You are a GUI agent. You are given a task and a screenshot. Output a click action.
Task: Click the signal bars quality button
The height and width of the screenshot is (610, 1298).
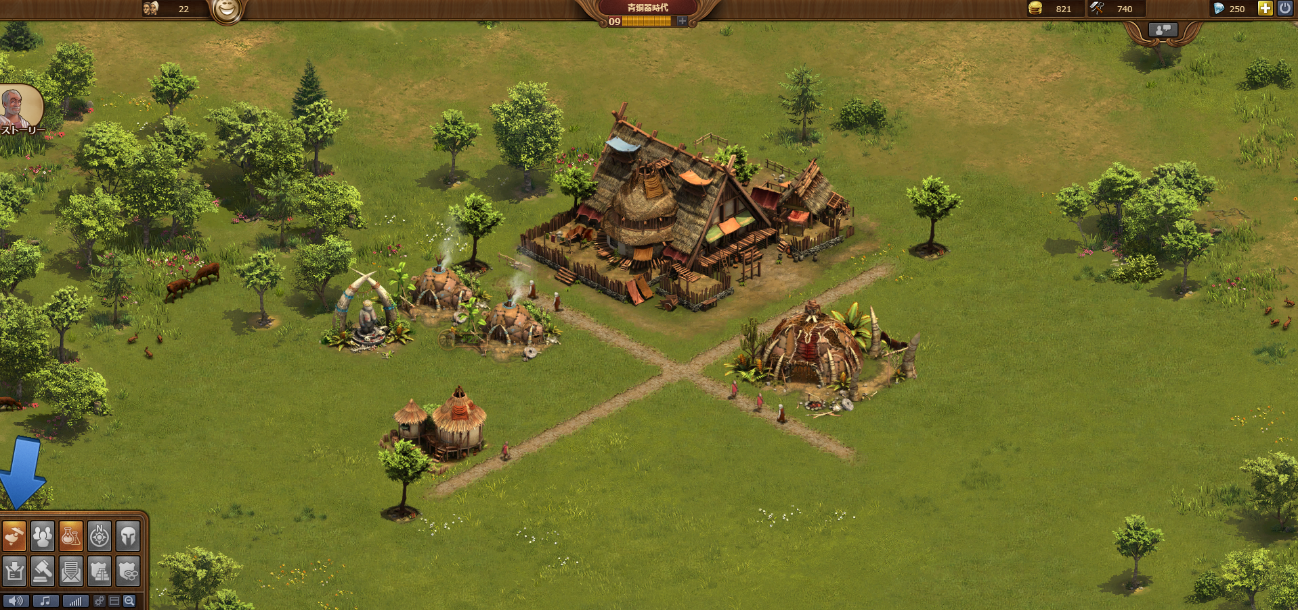tap(75, 601)
